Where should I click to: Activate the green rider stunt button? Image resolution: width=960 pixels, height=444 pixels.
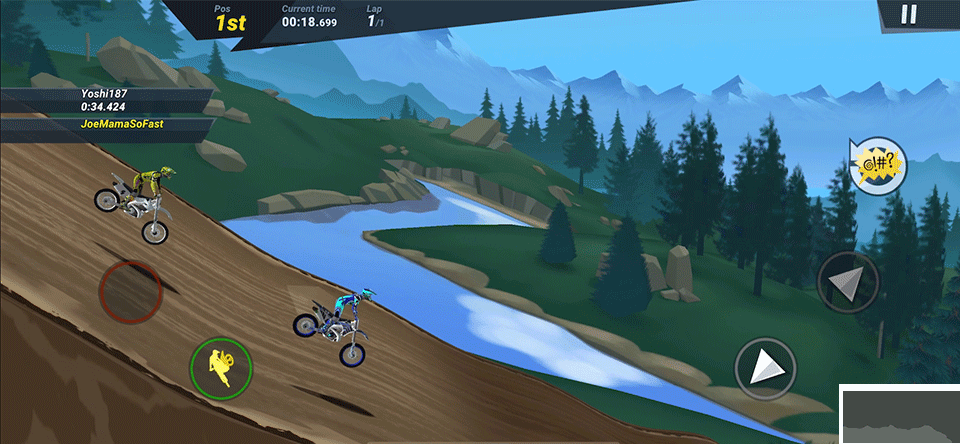tap(221, 367)
